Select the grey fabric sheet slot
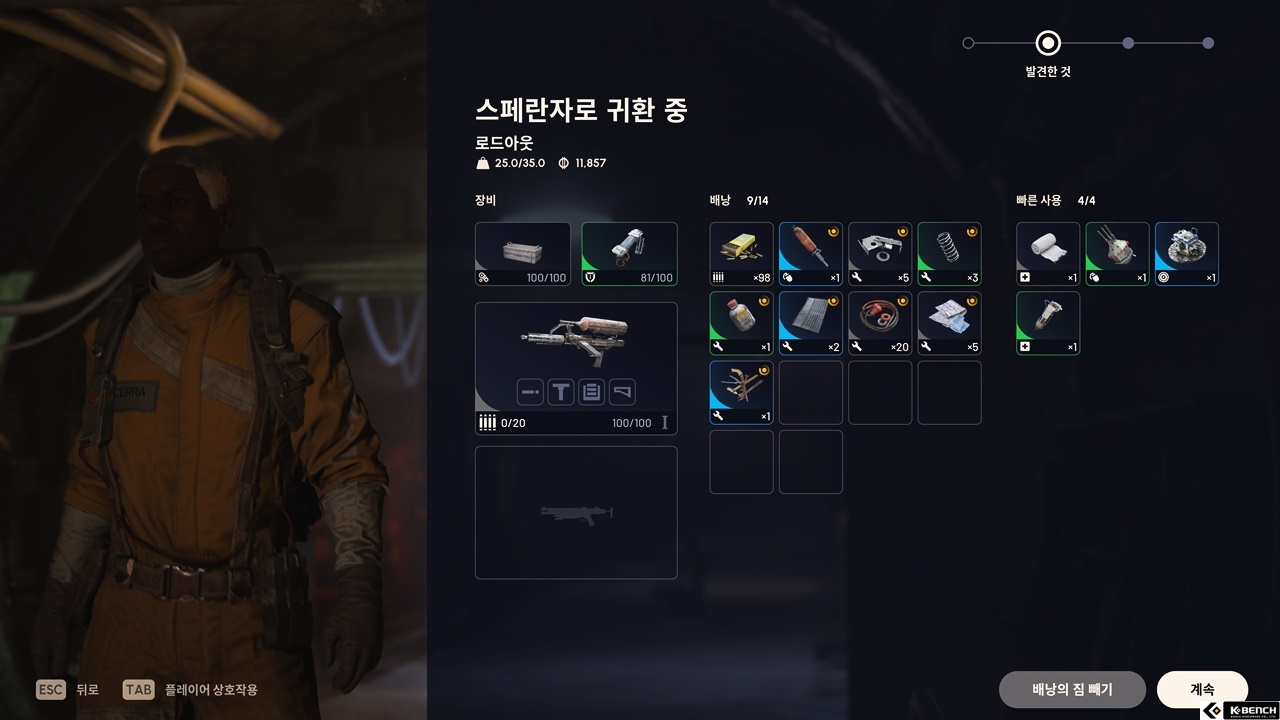The image size is (1280, 720). (811, 323)
